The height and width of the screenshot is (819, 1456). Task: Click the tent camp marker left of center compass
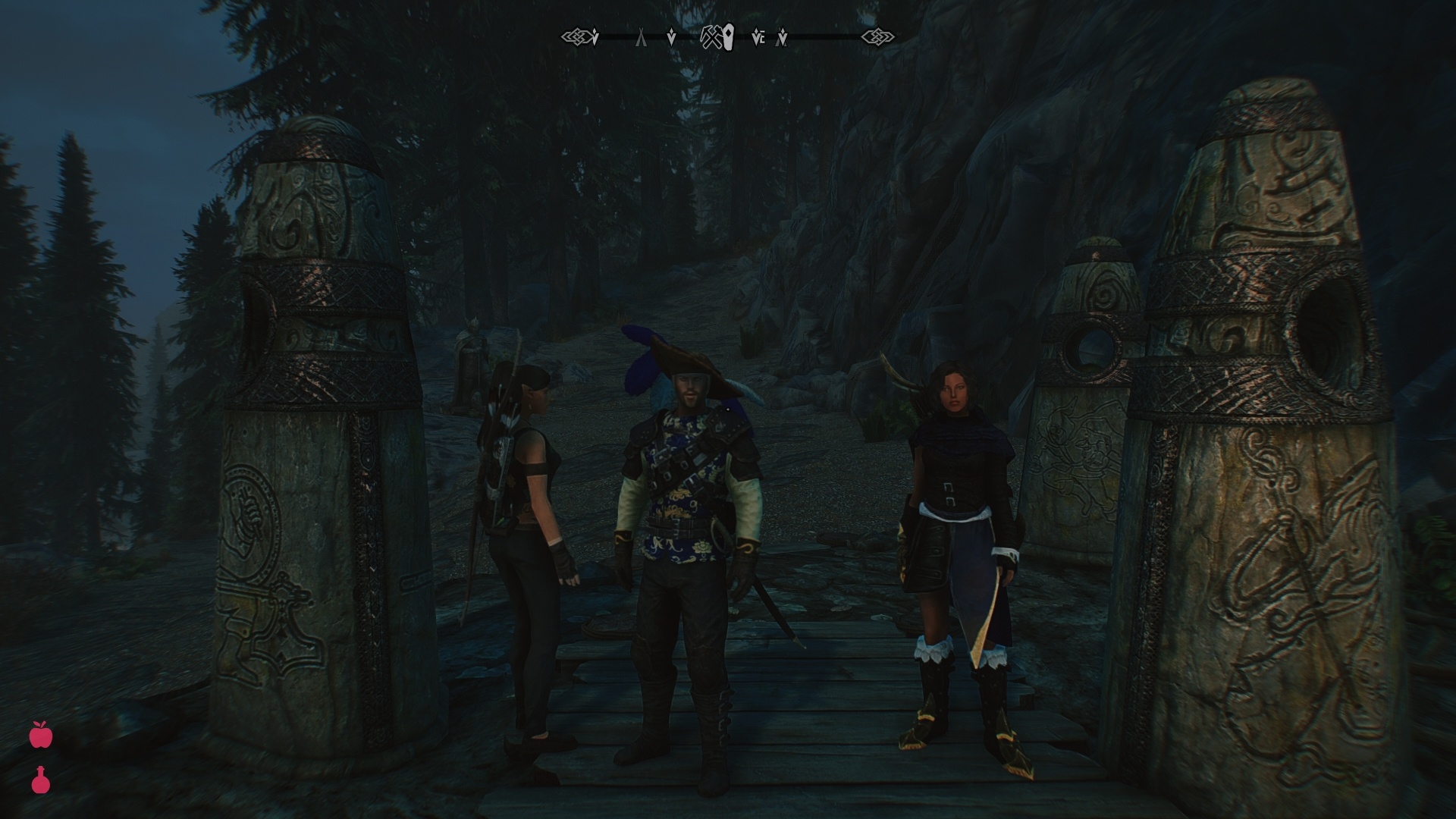coord(642,36)
